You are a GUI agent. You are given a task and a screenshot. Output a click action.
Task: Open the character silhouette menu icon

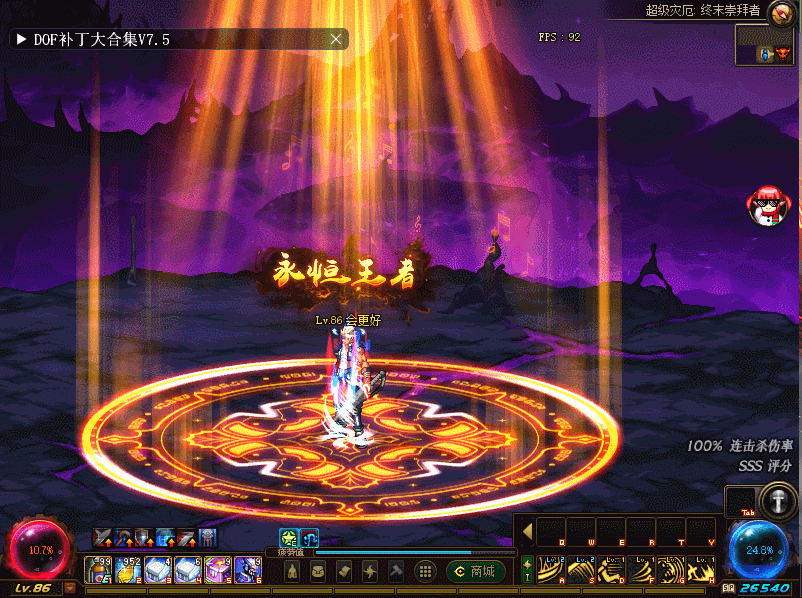click(292, 571)
